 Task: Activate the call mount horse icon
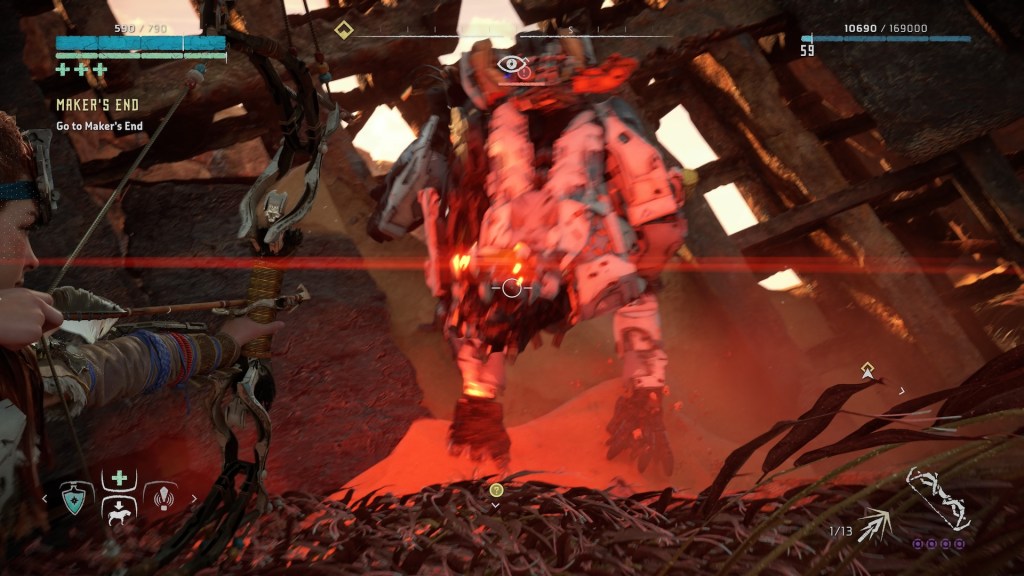119,511
